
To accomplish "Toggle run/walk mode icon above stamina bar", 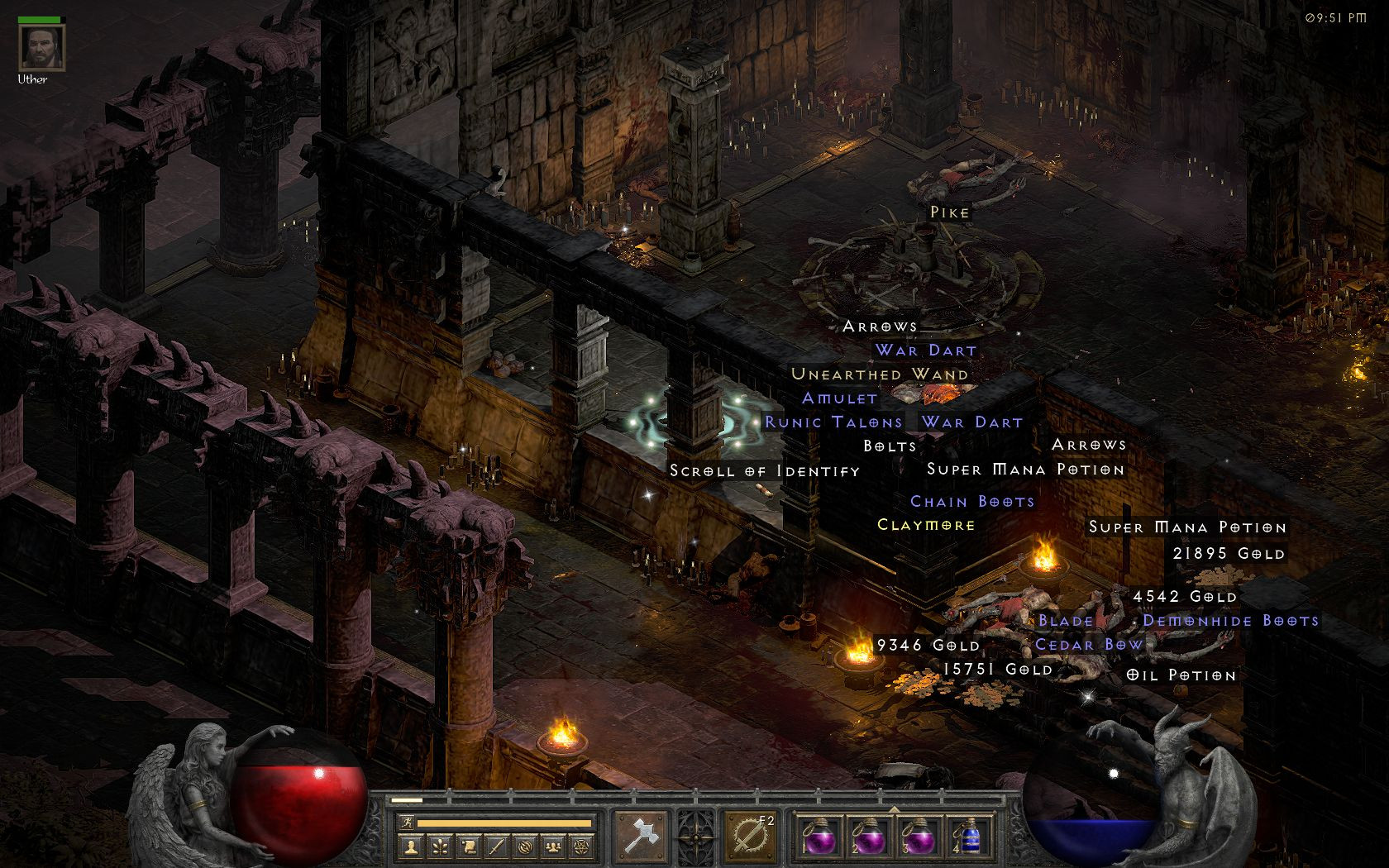I will click(407, 822).
